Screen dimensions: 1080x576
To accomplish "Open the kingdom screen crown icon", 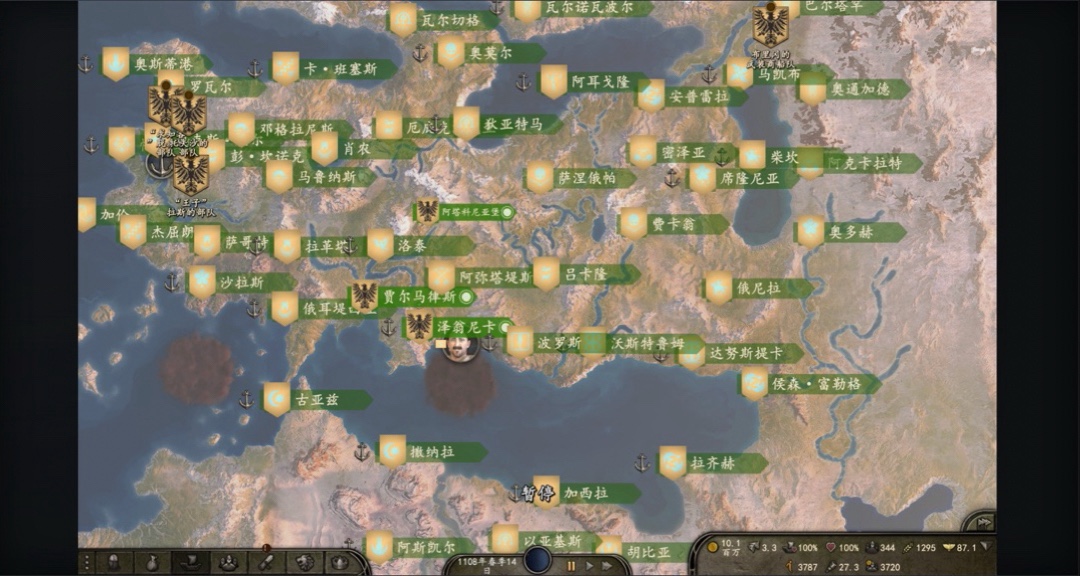I will (x=340, y=563).
